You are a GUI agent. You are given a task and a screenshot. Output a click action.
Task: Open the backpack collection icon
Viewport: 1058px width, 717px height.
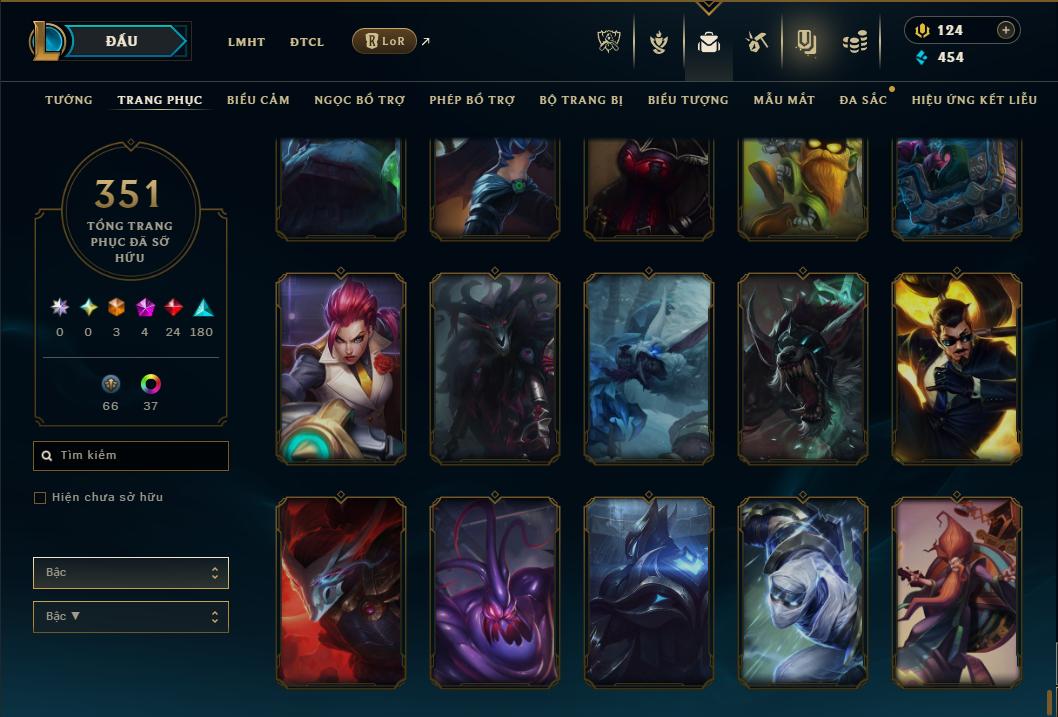click(709, 42)
